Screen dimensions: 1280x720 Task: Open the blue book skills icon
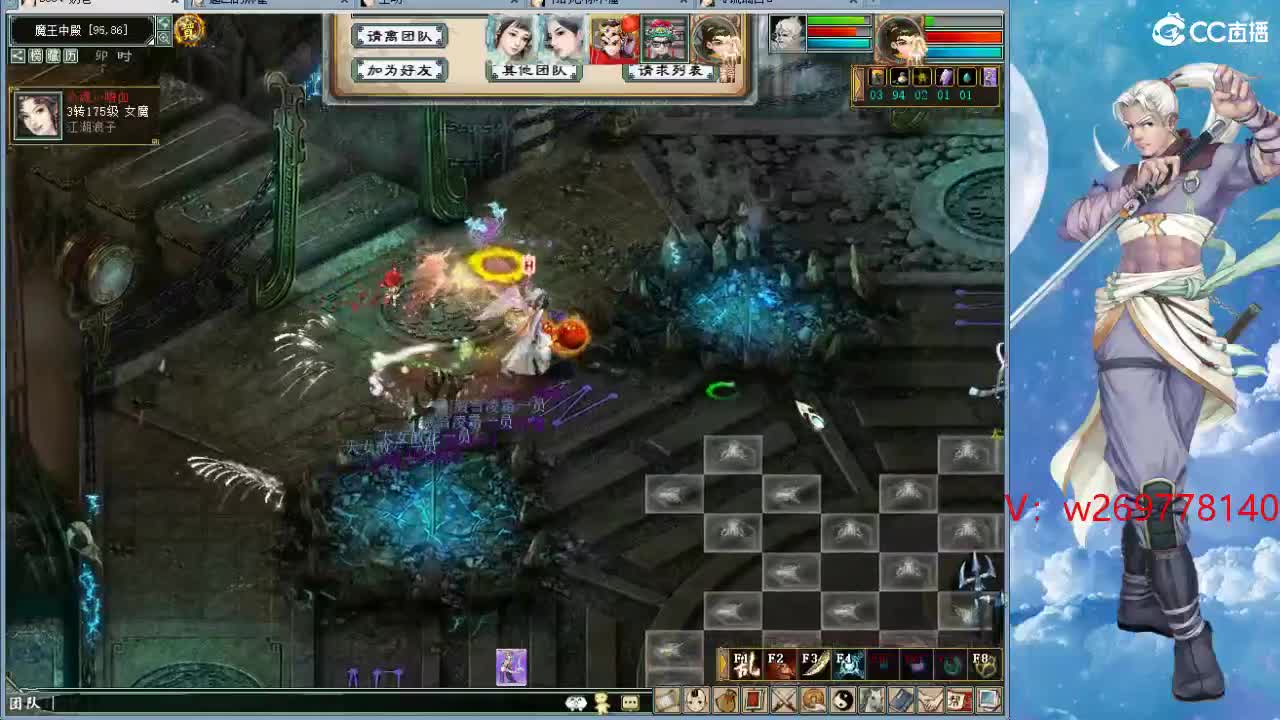pyautogui.click(x=902, y=702)
